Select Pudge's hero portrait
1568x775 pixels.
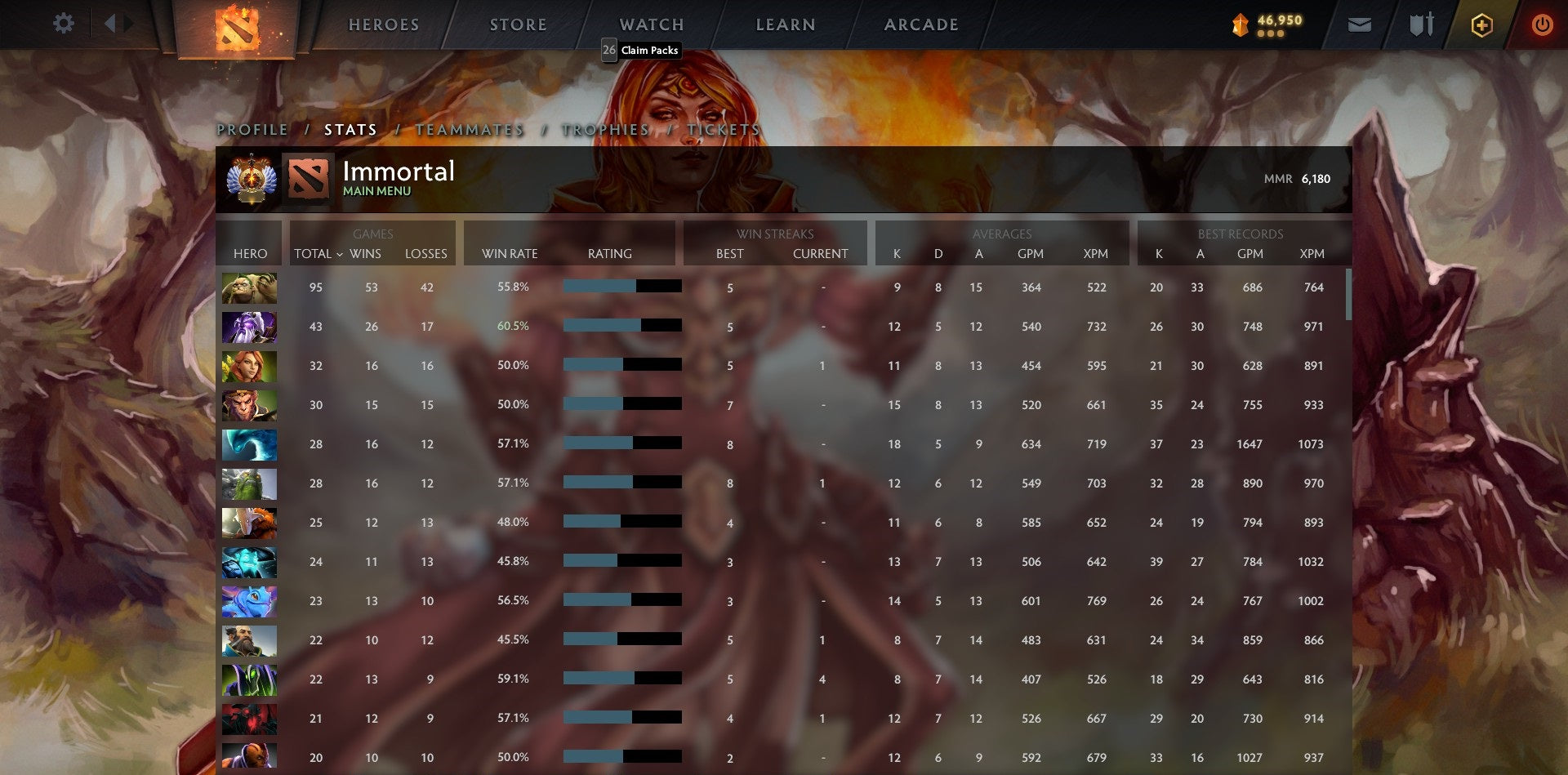click(x=249, y=287)
